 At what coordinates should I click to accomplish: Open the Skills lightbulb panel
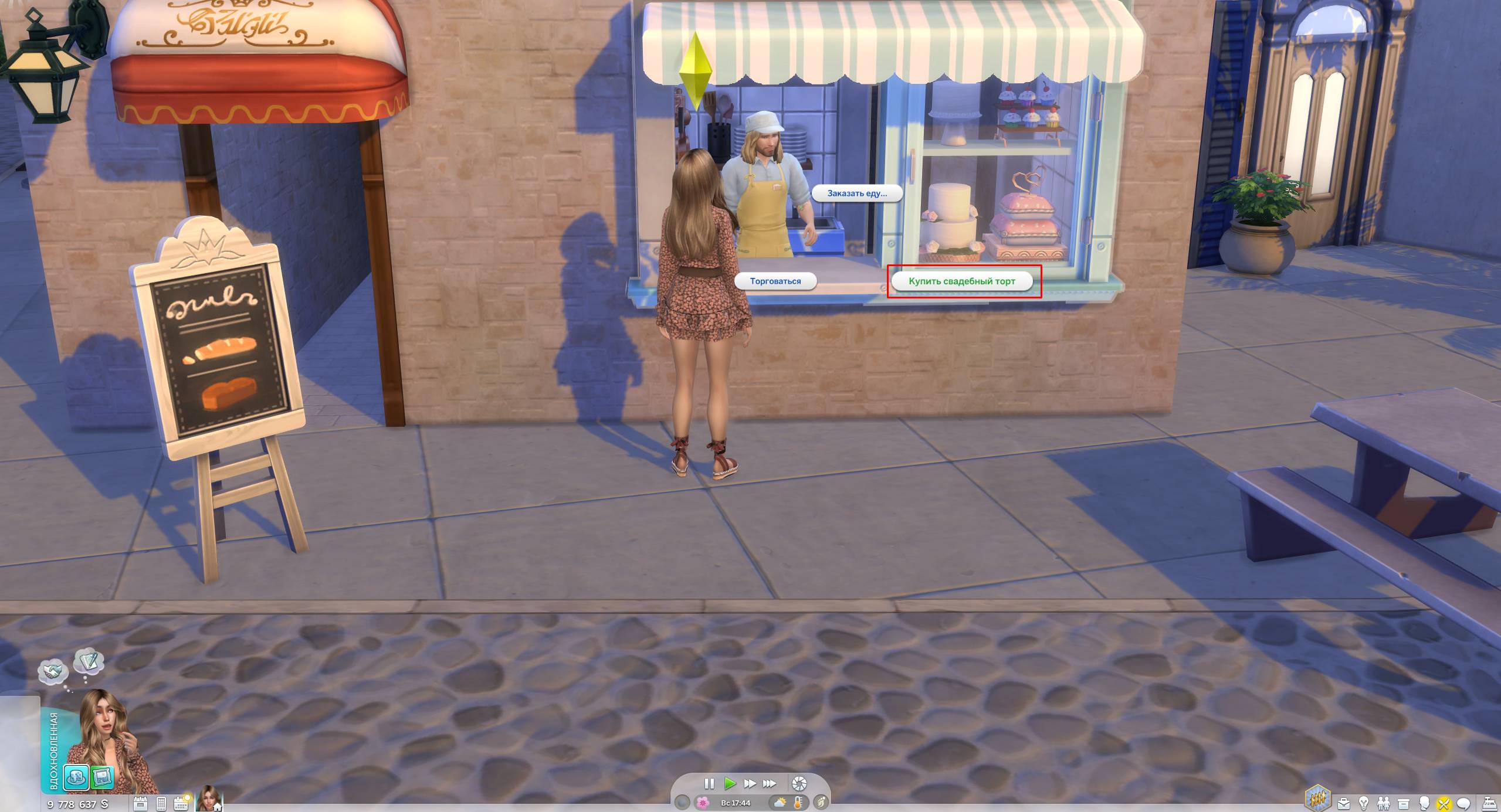[x=1364, y=803]
